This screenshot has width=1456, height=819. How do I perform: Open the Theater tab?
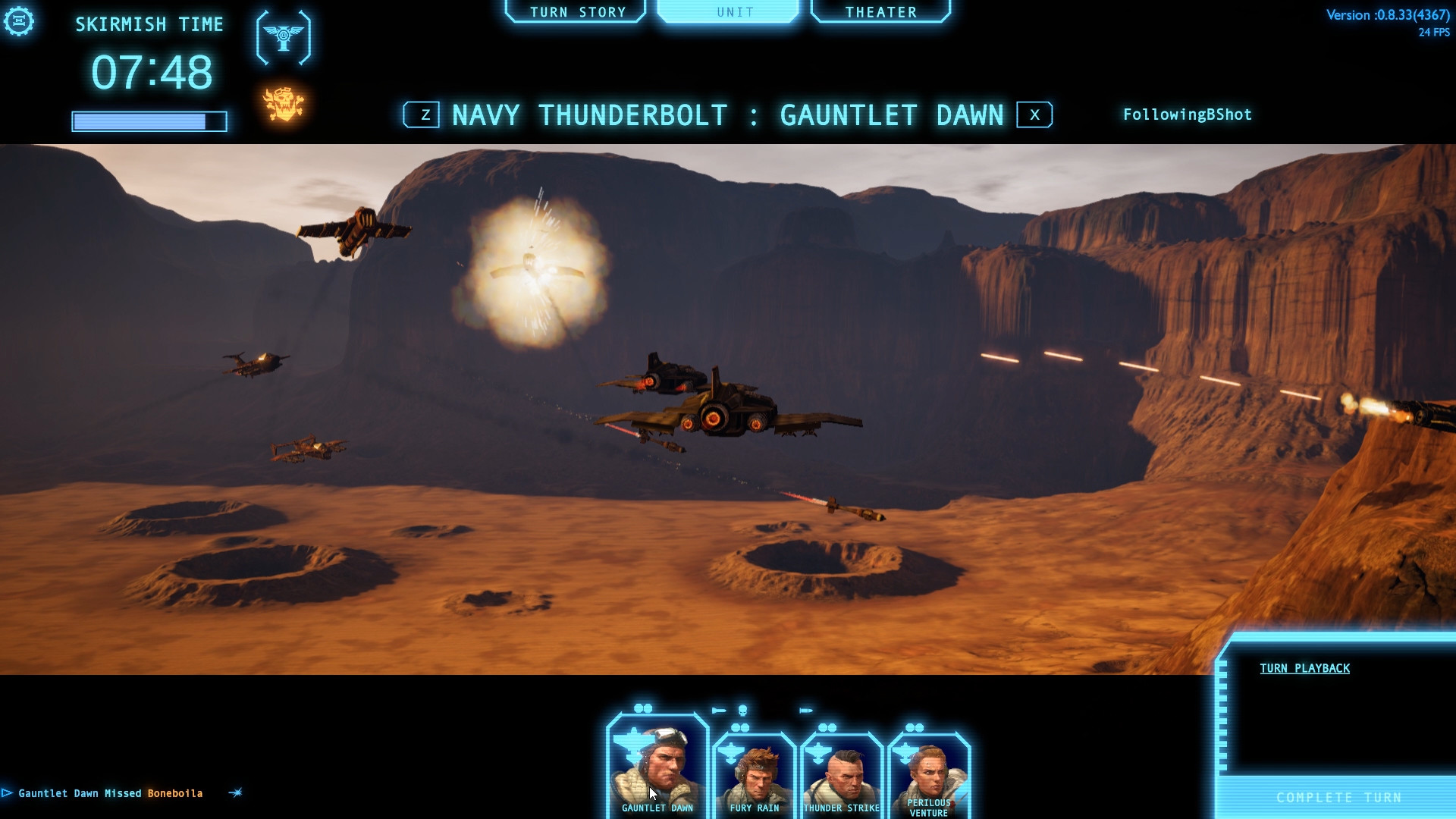tap(880, 11)
